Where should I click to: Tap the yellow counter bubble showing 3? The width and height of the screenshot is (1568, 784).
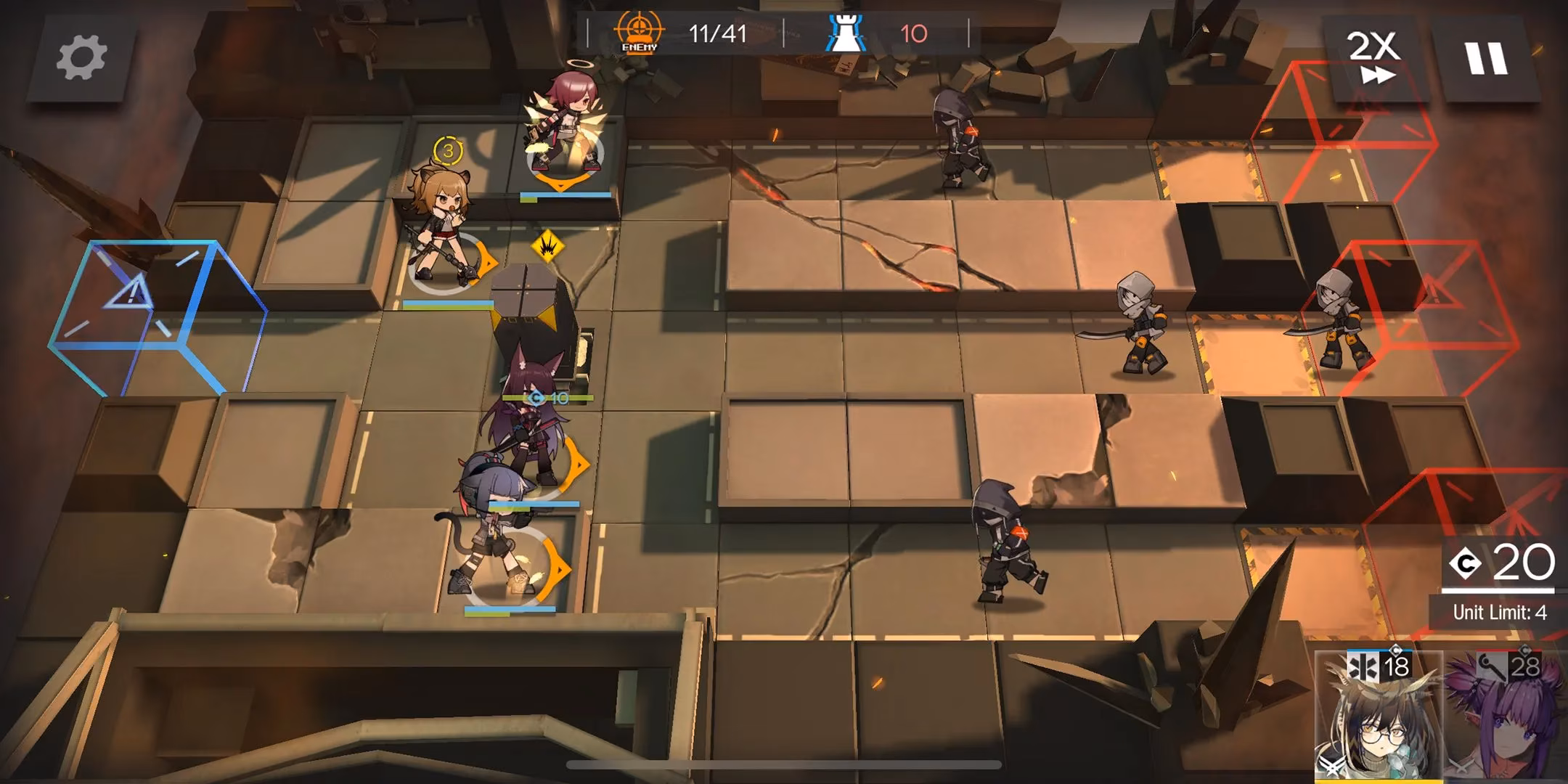point(448,151)
